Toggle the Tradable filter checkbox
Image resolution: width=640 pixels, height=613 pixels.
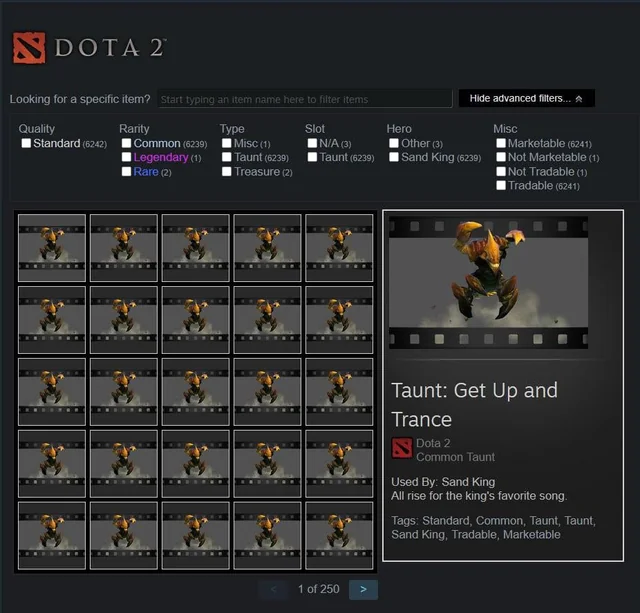[x=500, y=186]
